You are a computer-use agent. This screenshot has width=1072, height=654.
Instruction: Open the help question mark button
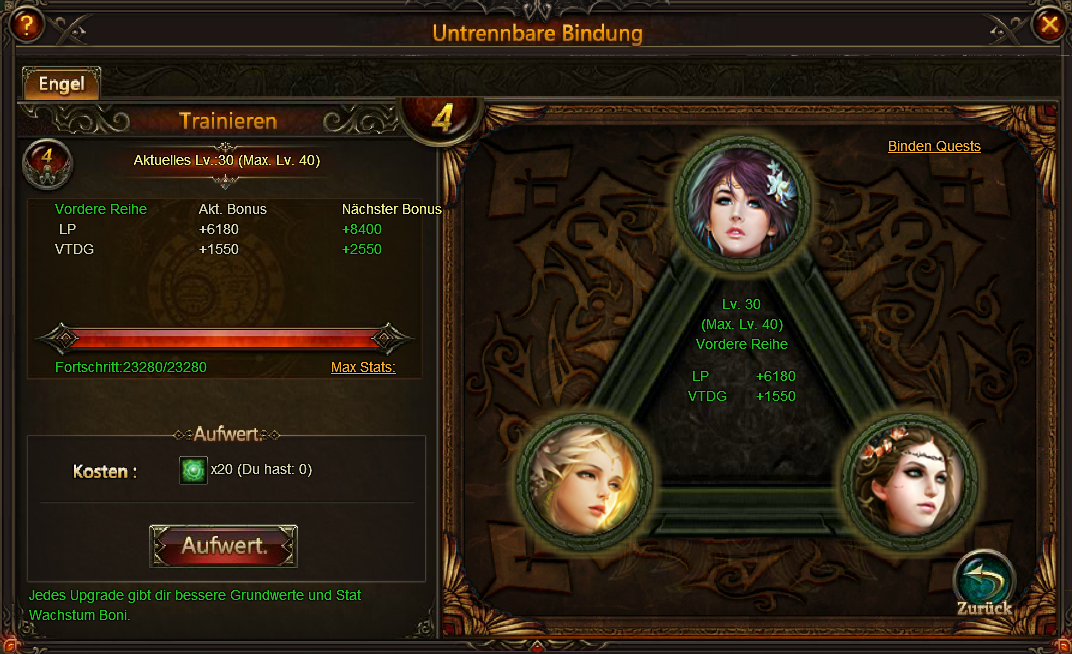pos(25,25)
